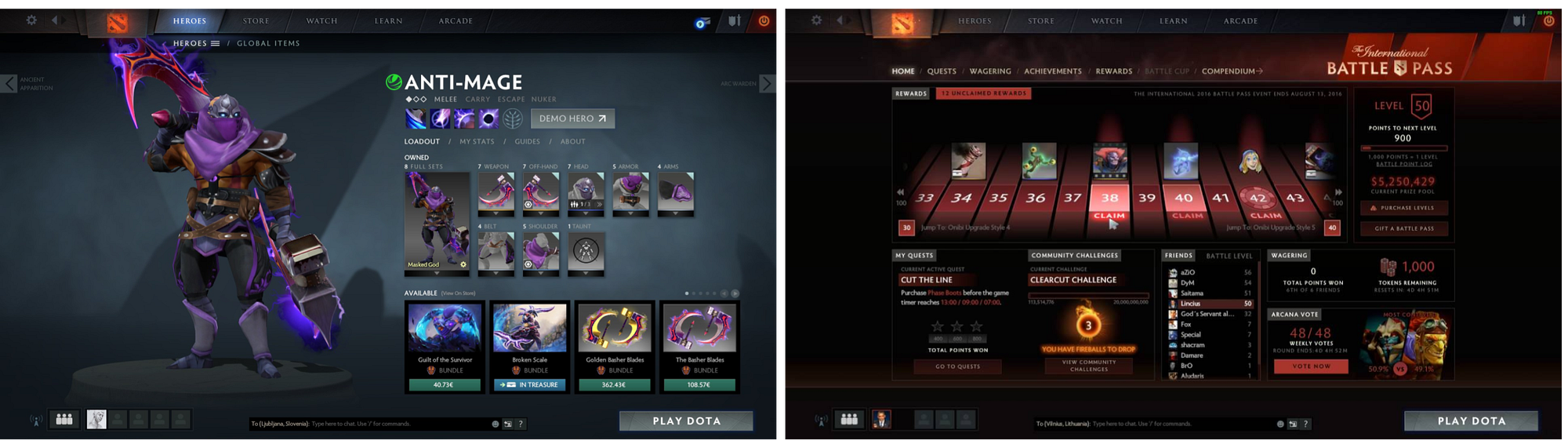Click the Demo Hero button

tap(572, 118)
